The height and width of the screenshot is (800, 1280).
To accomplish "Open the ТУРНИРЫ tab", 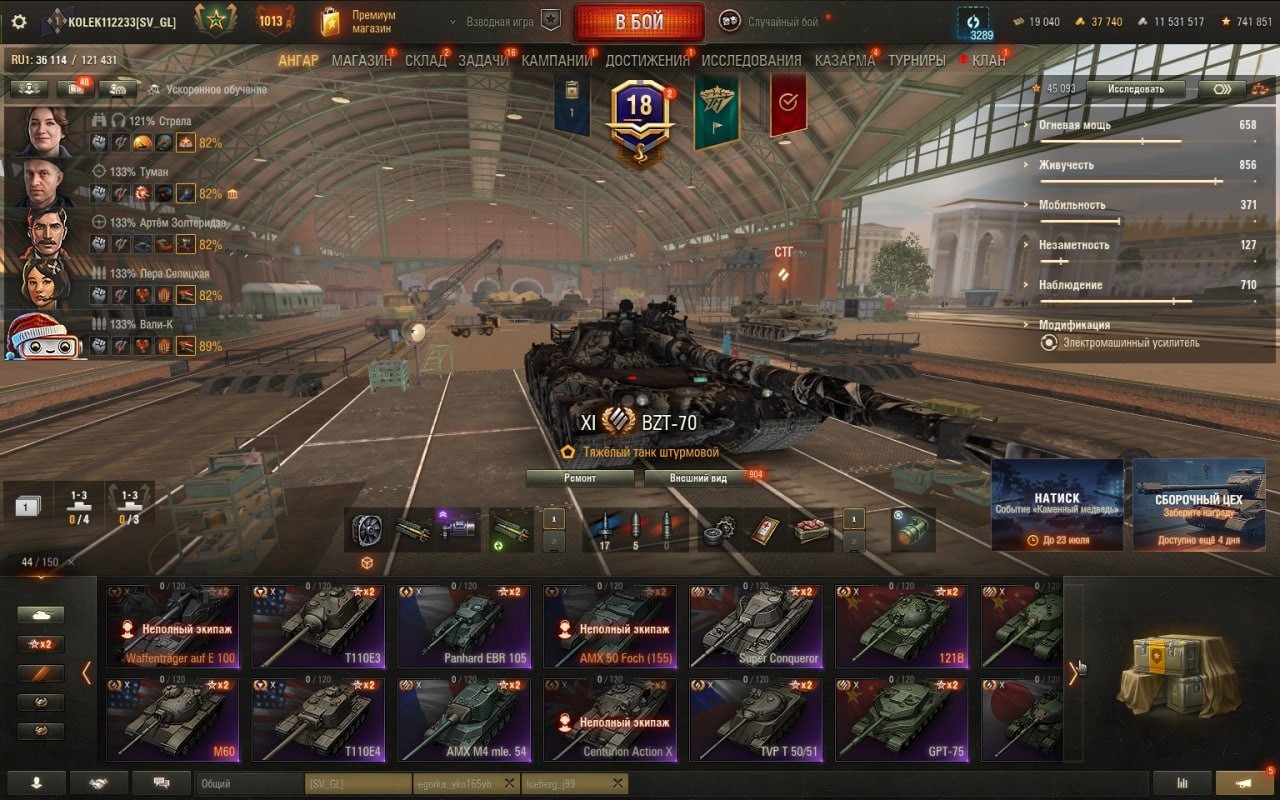I will click(x=916, y=60).
